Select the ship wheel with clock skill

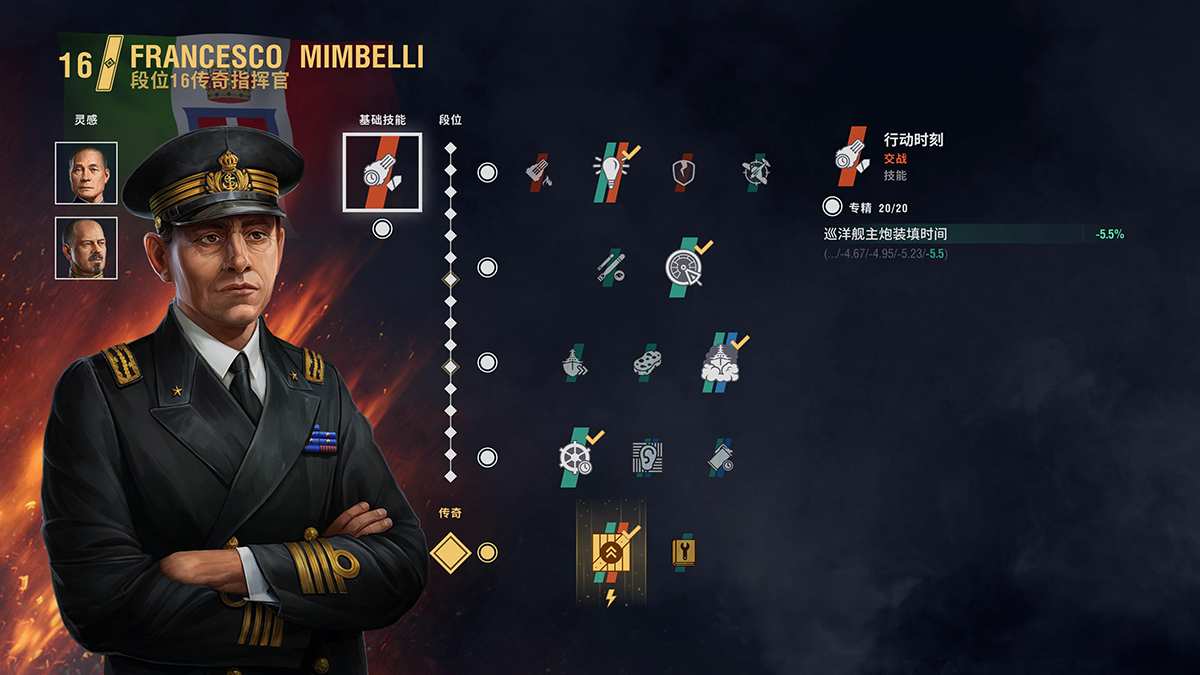575,457
